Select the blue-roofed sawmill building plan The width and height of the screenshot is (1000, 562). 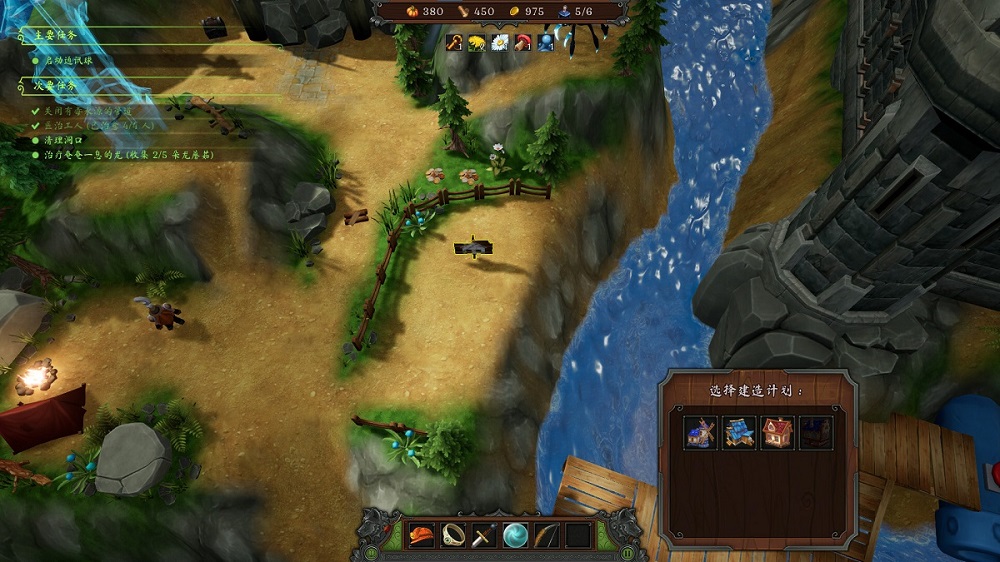click(x=739, y=433)
